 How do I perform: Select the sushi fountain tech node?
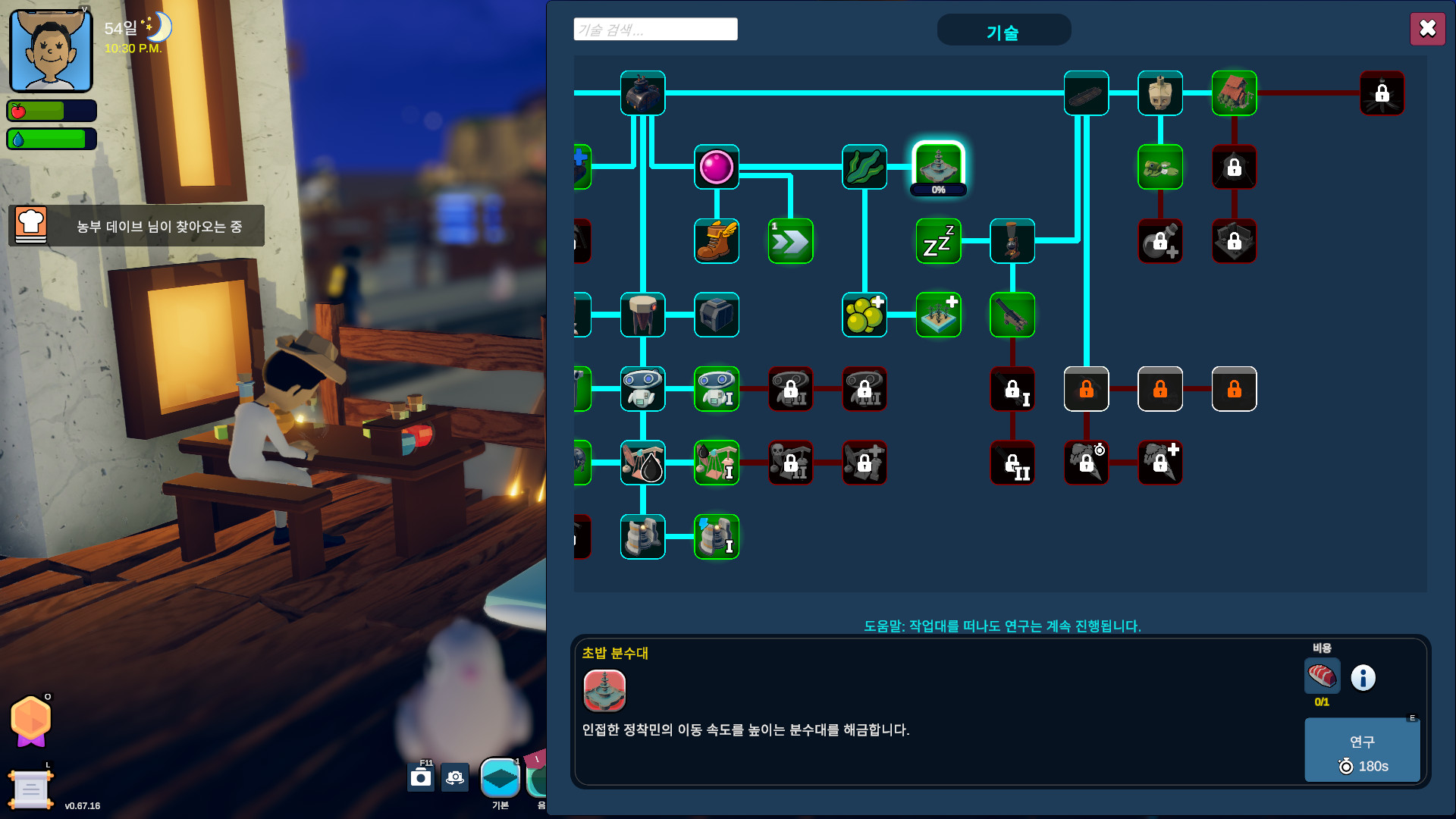coord(938,166)
